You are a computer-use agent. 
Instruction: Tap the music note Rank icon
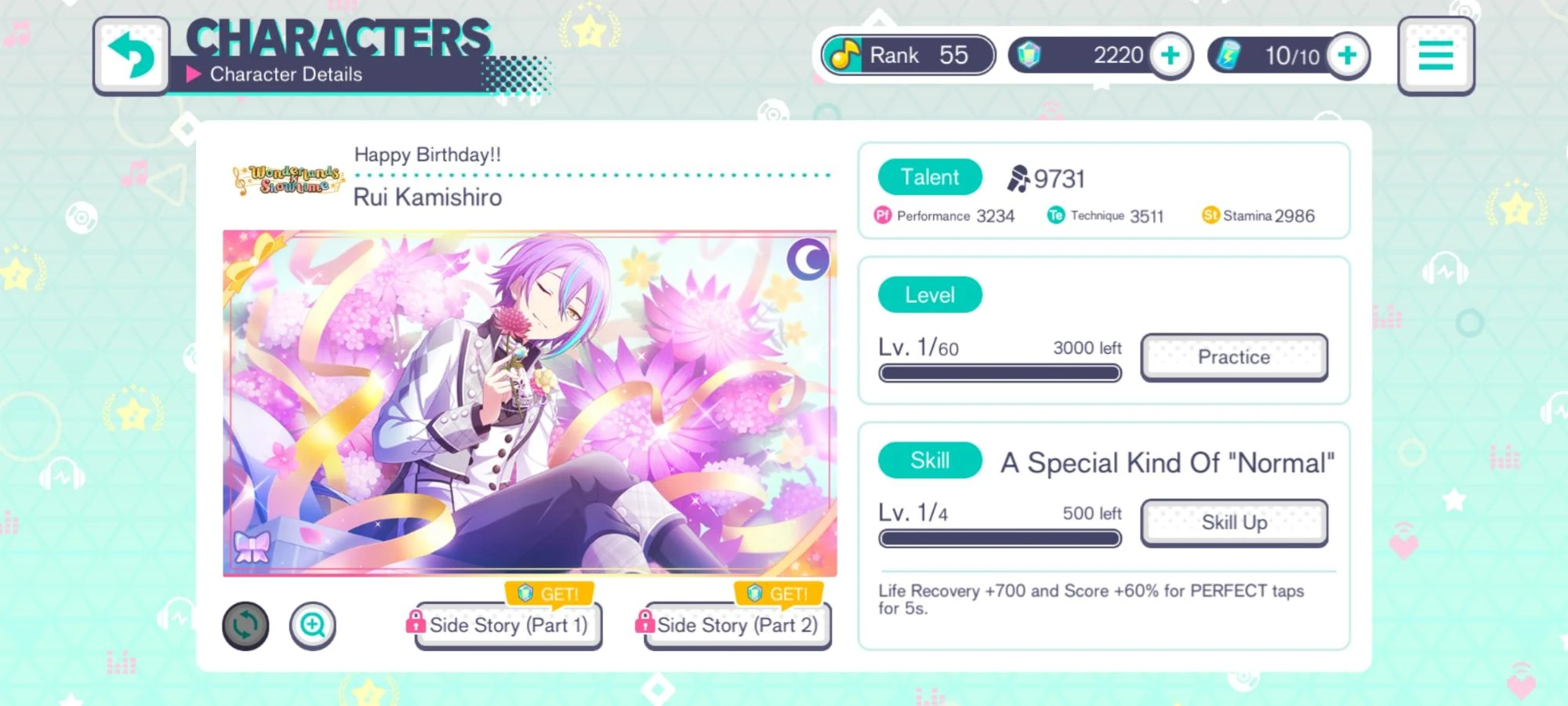click(x=847, y=55)
